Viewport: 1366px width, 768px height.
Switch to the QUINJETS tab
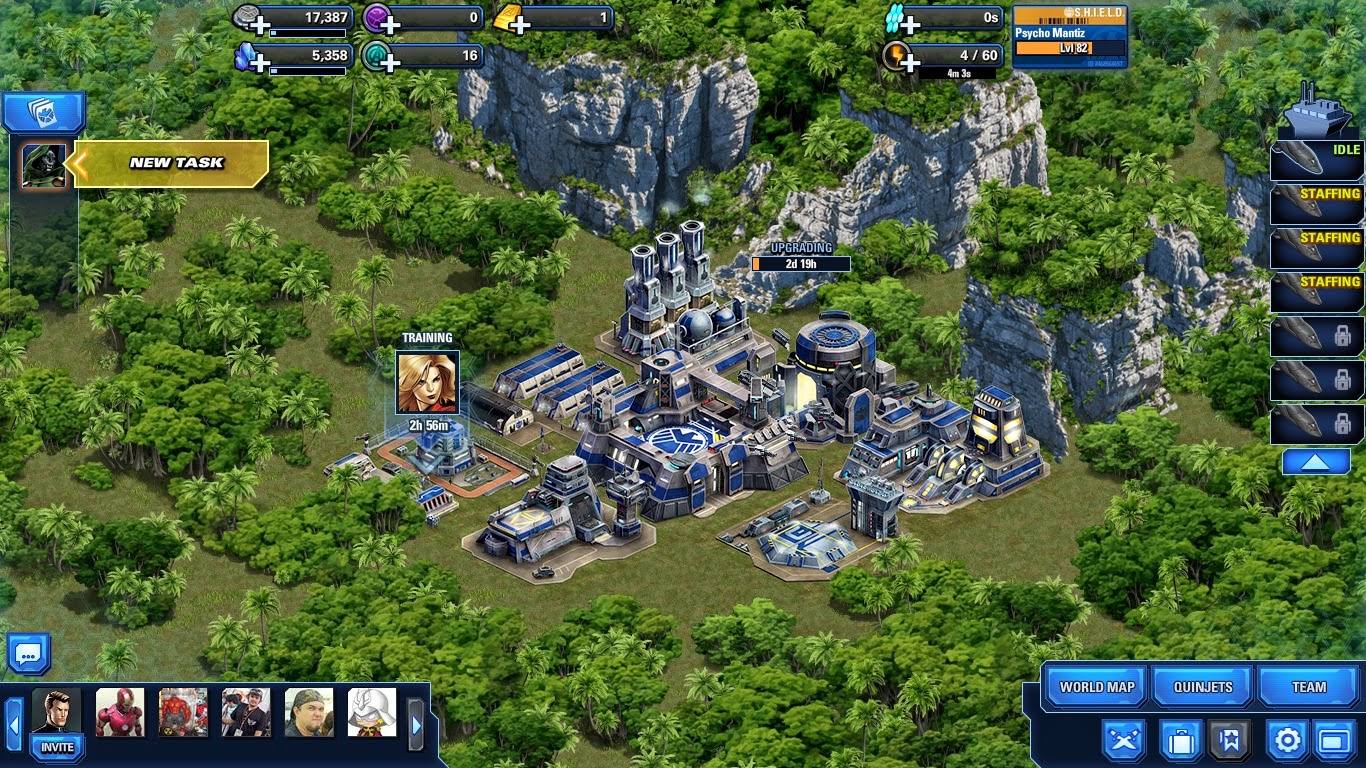click(1201, 687)
